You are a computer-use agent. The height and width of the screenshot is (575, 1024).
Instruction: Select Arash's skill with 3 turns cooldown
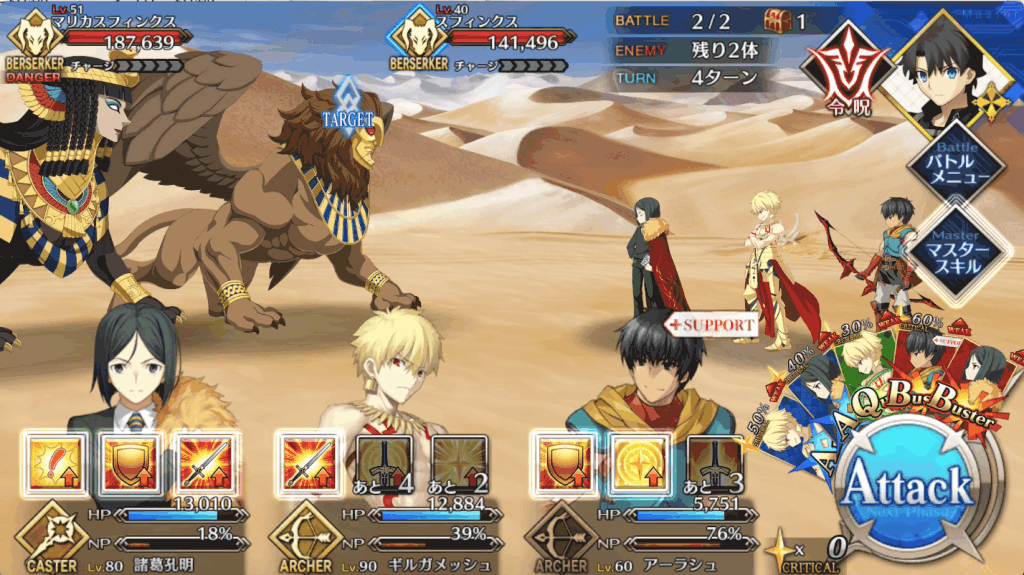pos(714,464)
